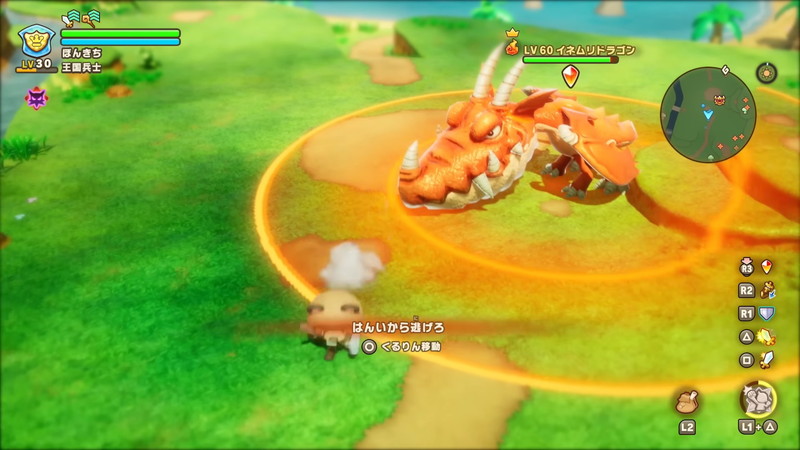Select the dragon boss marker on minimap

(717, 98)
